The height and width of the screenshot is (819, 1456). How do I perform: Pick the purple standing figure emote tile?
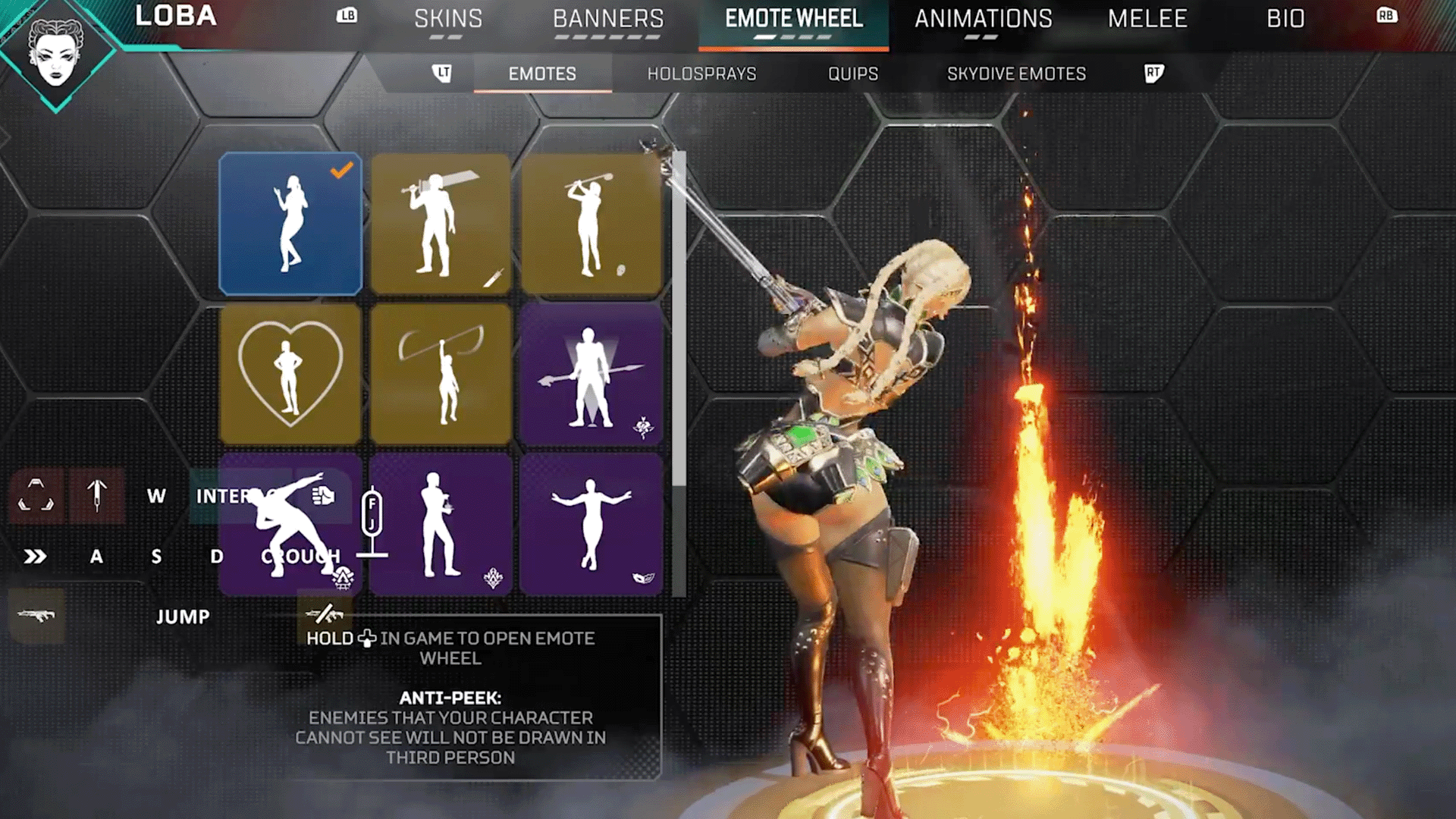pos(441,525)
